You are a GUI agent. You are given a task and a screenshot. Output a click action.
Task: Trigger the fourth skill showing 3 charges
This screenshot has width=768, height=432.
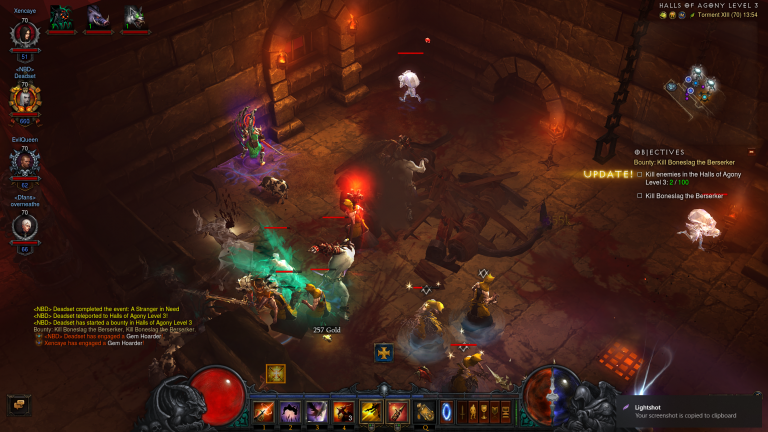(x=344, y=411)
